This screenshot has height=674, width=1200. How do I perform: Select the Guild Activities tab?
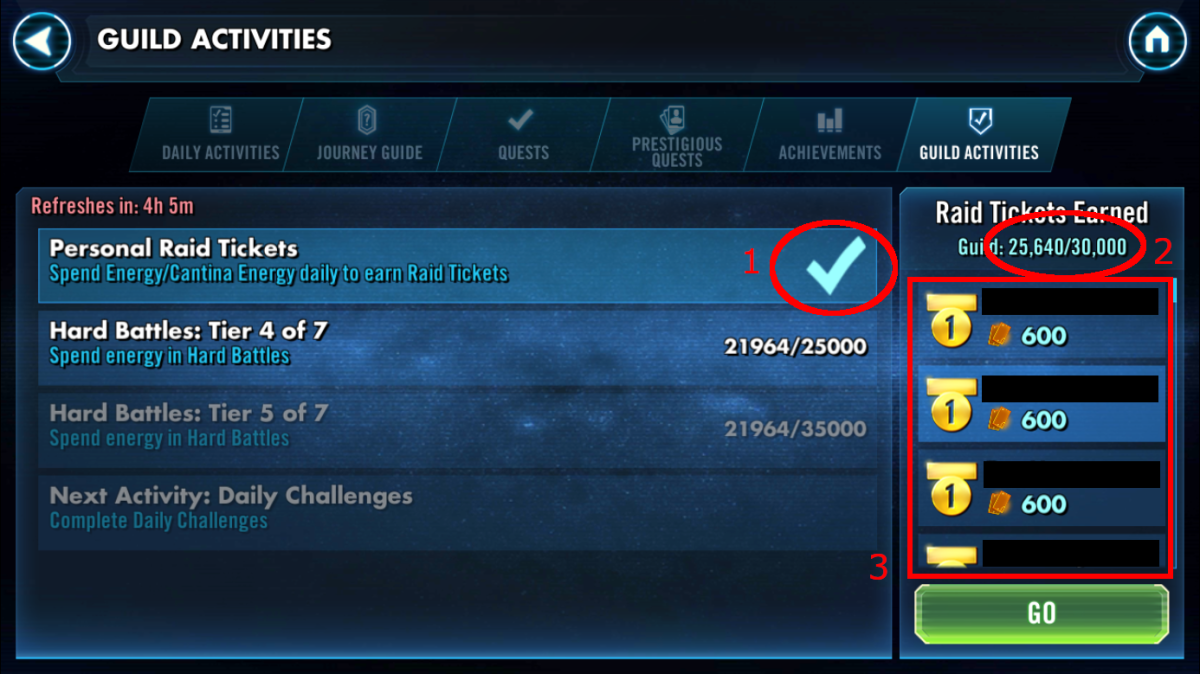(980, 135)
